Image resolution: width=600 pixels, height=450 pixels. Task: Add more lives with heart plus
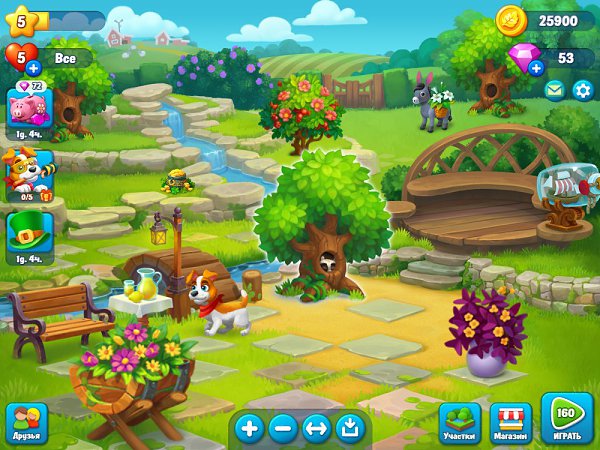tap(33, 68)
